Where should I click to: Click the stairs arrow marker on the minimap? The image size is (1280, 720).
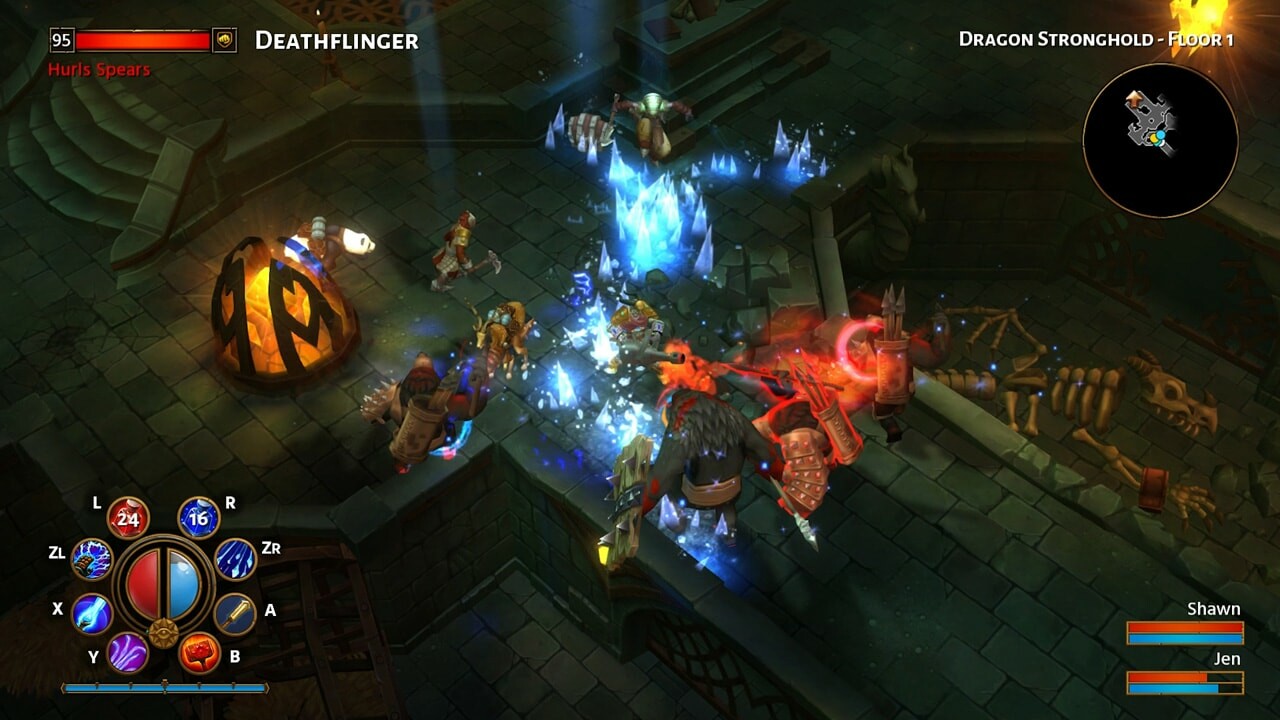(x=1133, y=98)
